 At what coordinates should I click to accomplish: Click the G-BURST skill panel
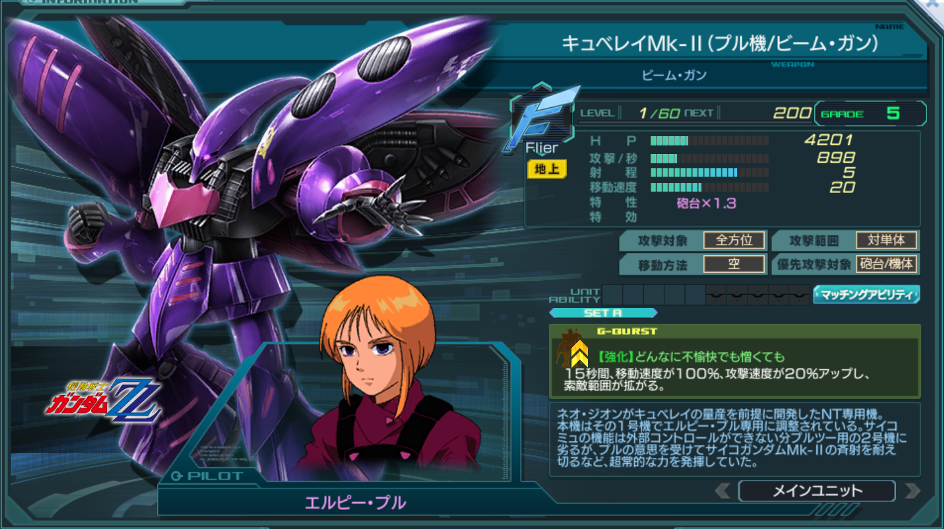point(734,359)
